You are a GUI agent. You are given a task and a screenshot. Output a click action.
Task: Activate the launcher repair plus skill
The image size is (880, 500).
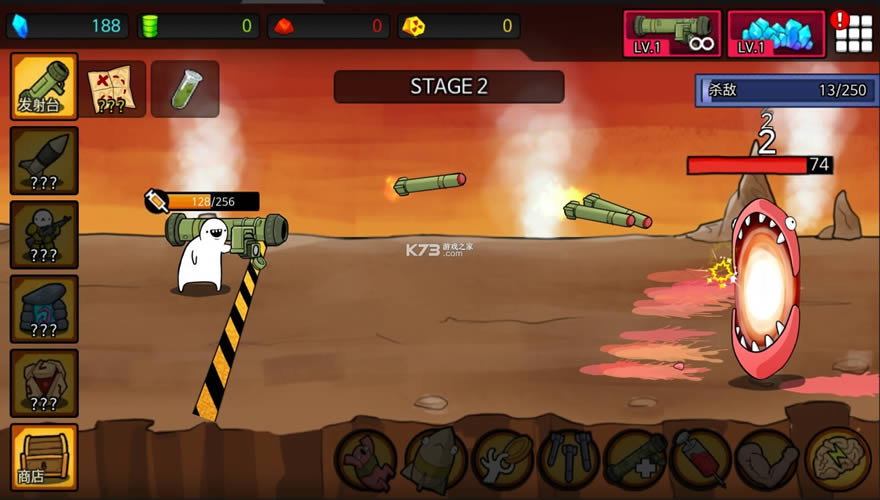click(635, 460)
